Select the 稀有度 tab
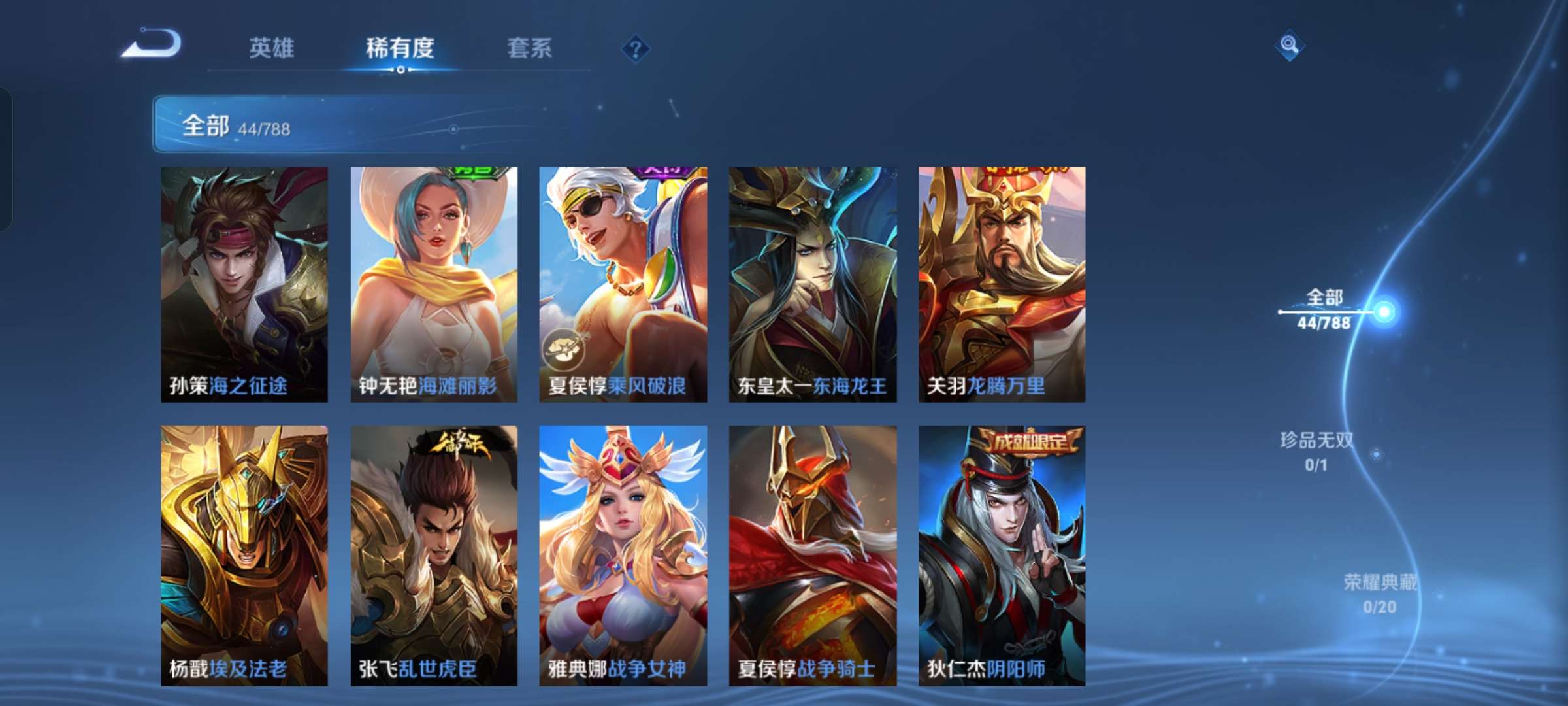This screenshot has height=706, width=1568. pos(401,48)
